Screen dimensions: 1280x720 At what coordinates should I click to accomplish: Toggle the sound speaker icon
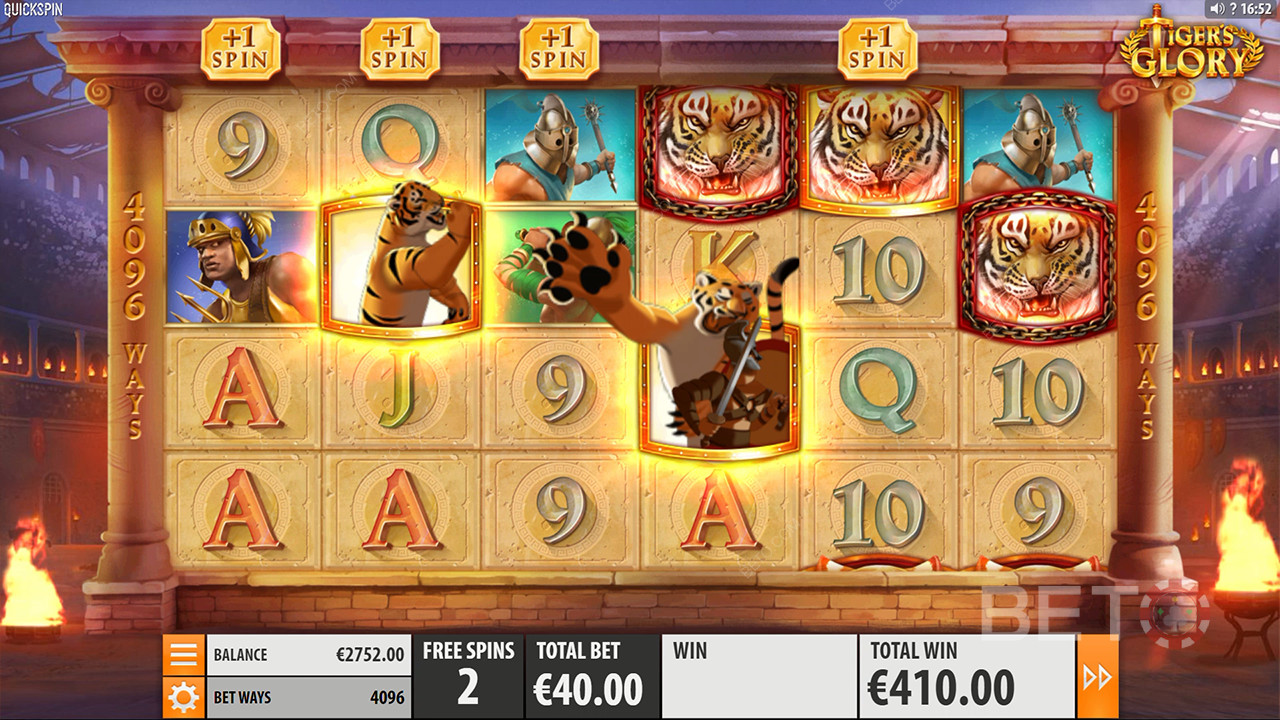click(1216, 9)
